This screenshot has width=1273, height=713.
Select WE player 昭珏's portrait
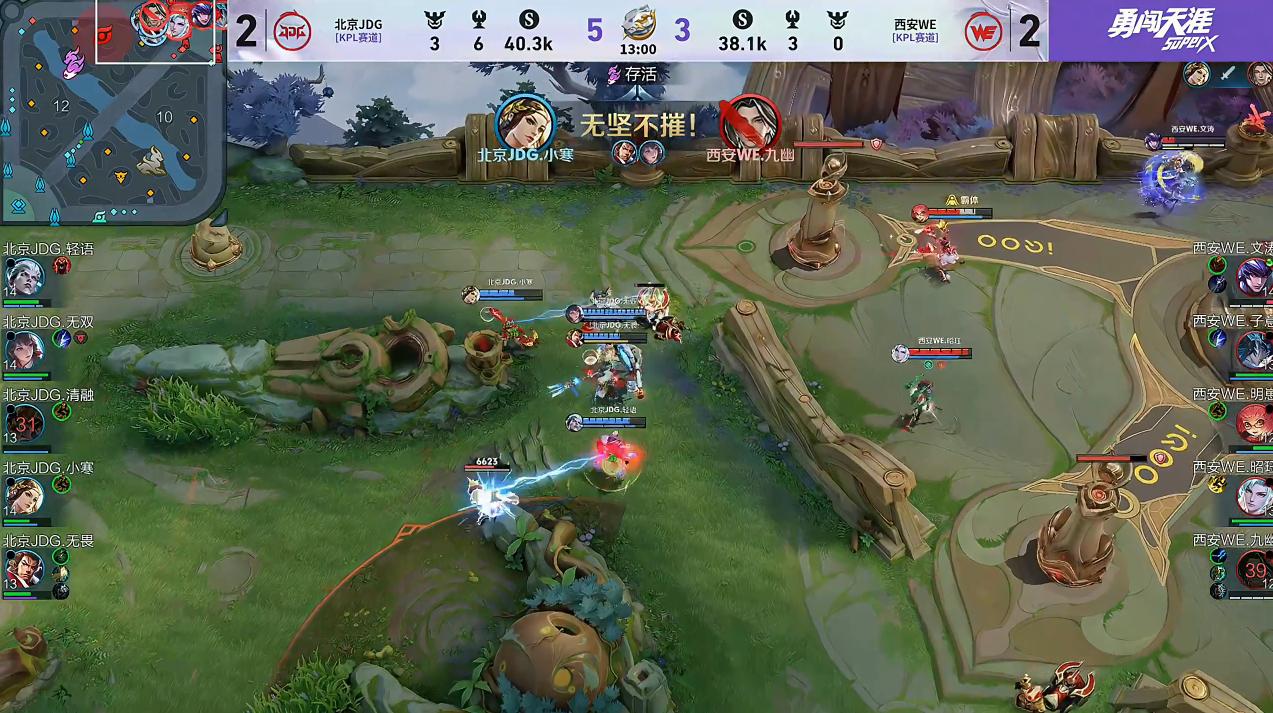click(1253, 496)
